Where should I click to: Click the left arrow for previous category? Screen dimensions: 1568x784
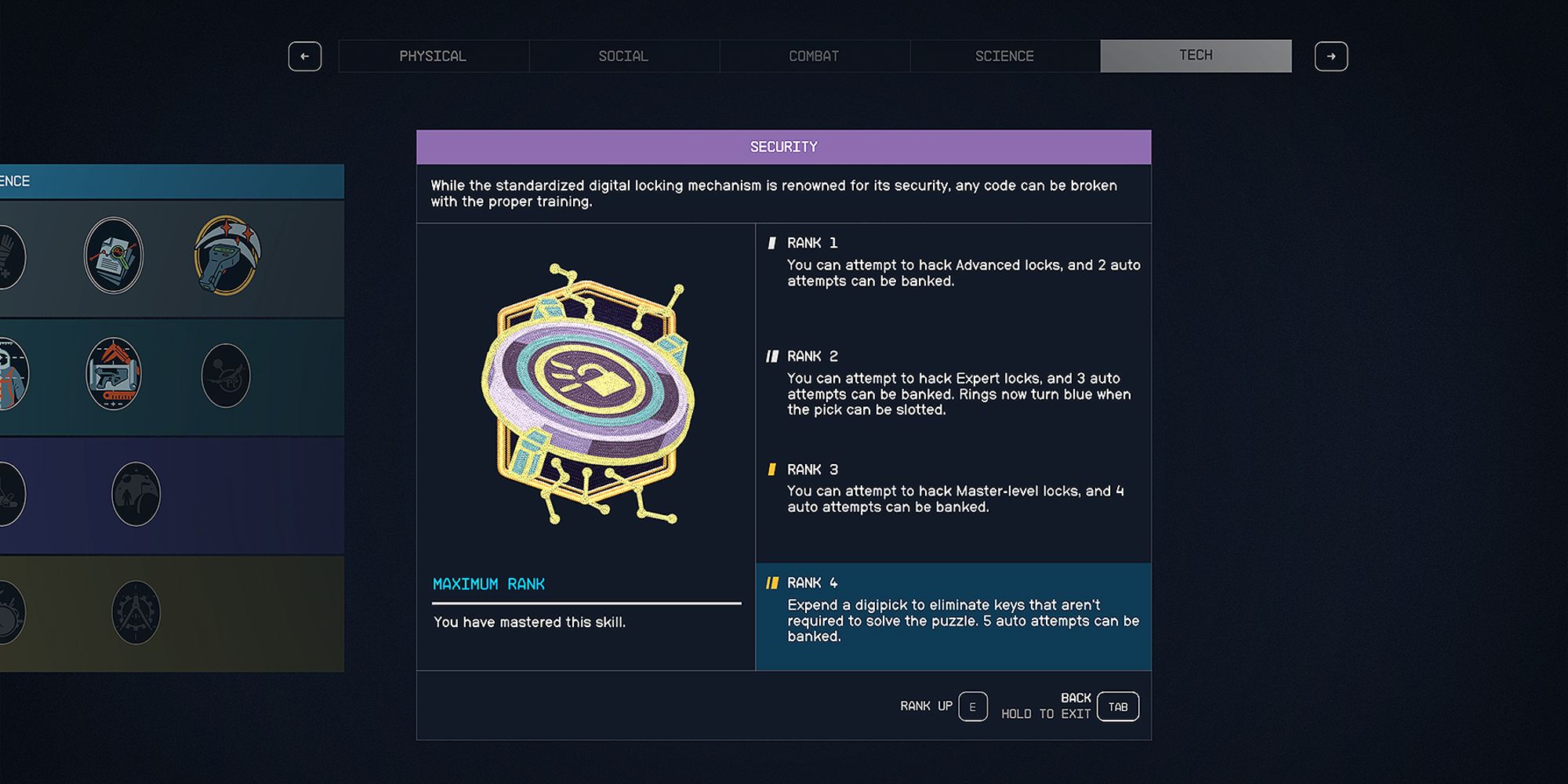(x=305, y=56)
